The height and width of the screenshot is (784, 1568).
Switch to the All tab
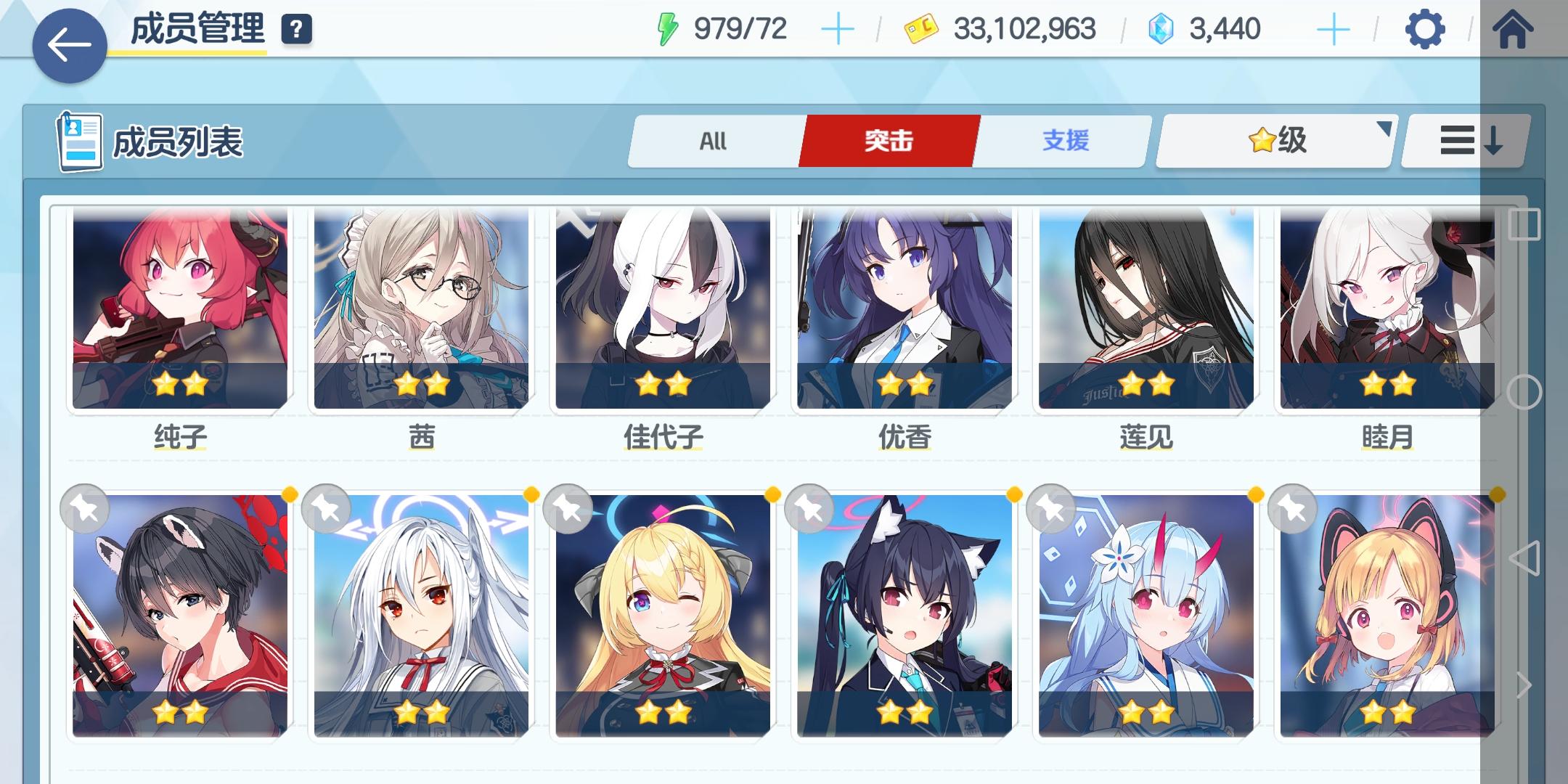tap(711, 141)
